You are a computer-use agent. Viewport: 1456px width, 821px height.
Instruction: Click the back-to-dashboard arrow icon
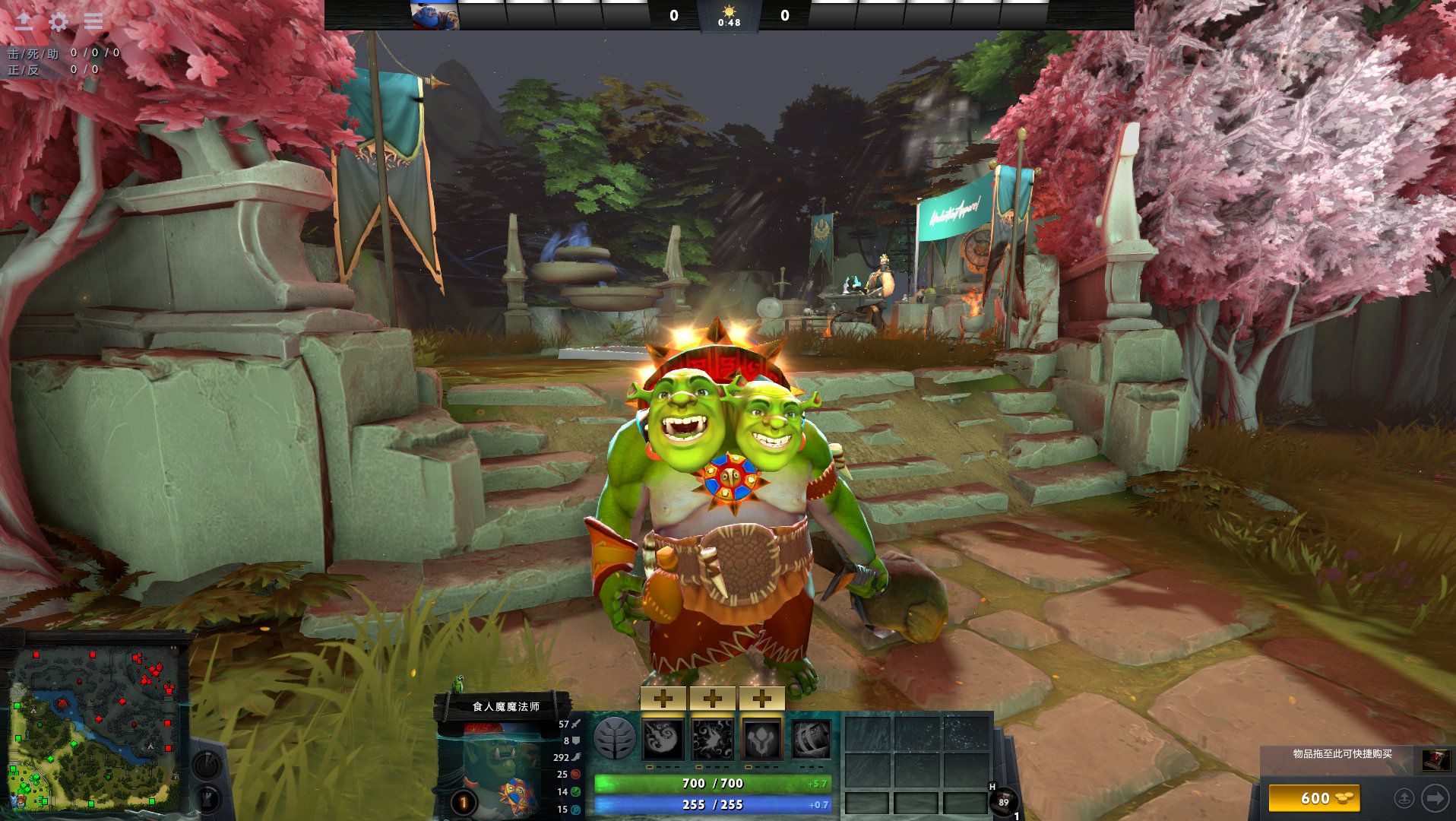pyautogui.click(x=24, y=21)
